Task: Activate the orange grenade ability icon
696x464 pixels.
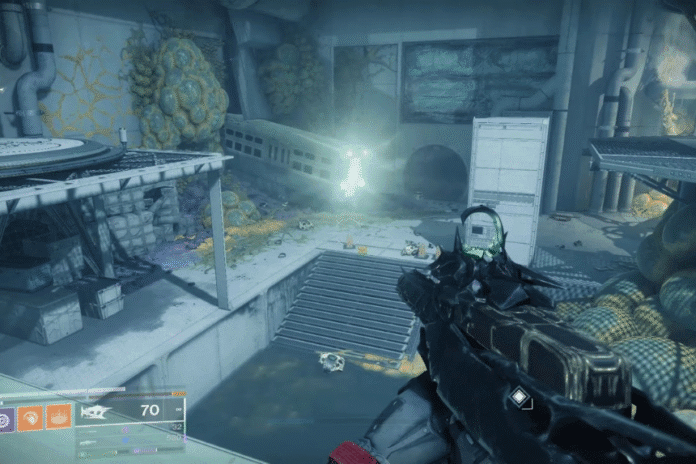Action: click(x=59, y=414)
